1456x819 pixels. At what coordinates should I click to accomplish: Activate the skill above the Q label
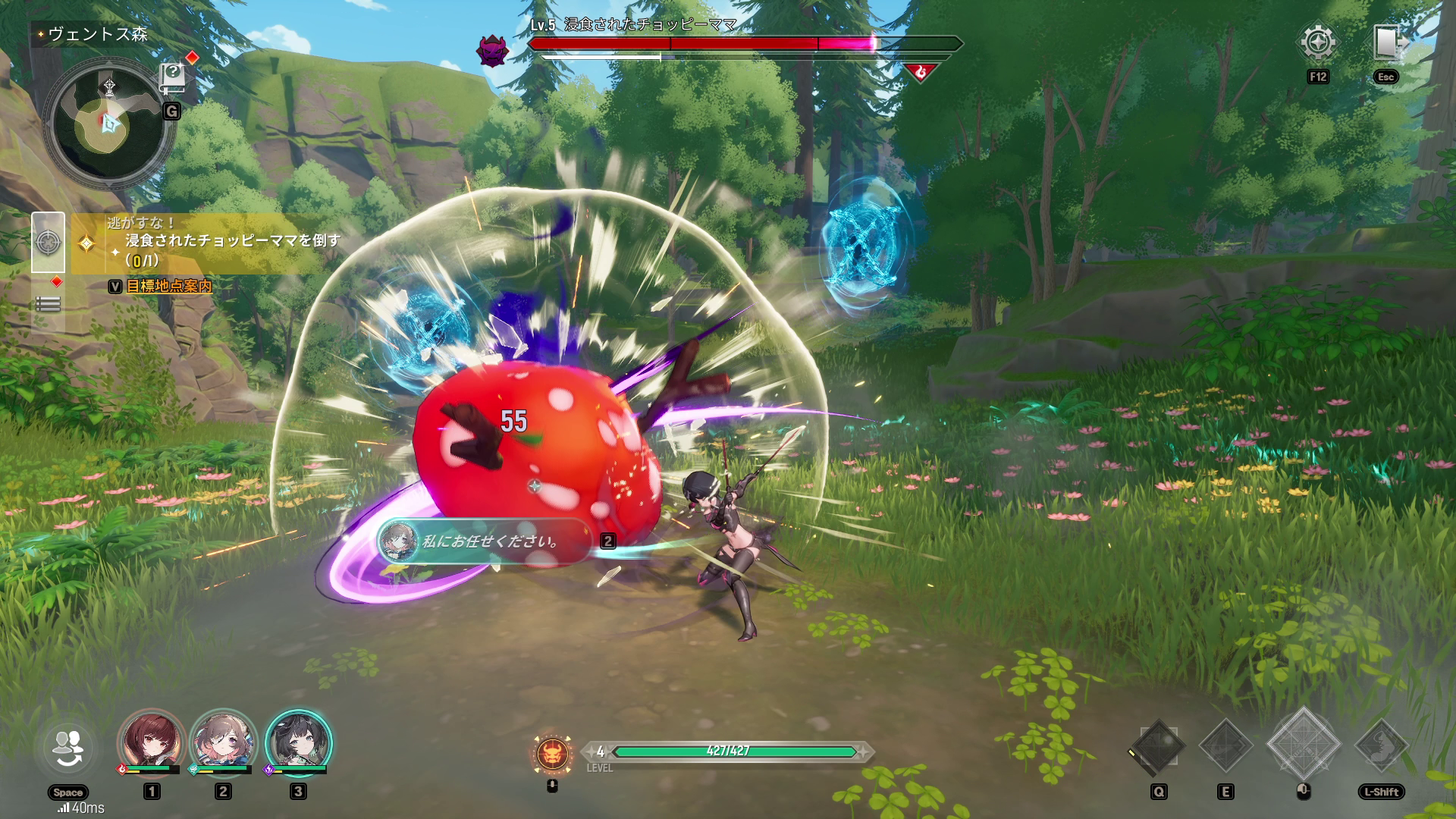[x=1158, y=747]
